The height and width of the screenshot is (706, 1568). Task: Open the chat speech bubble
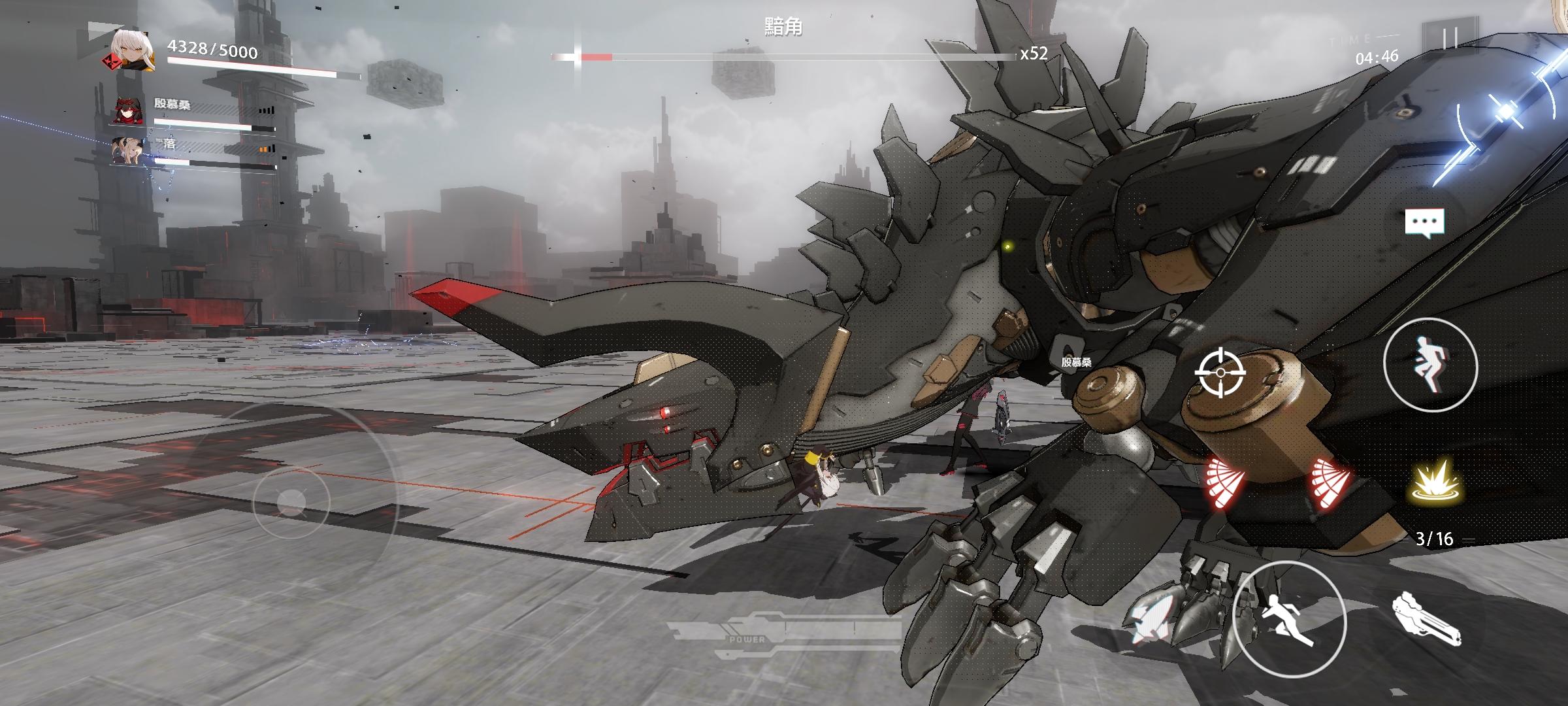pyautogui.click(x=1424, y=223)
